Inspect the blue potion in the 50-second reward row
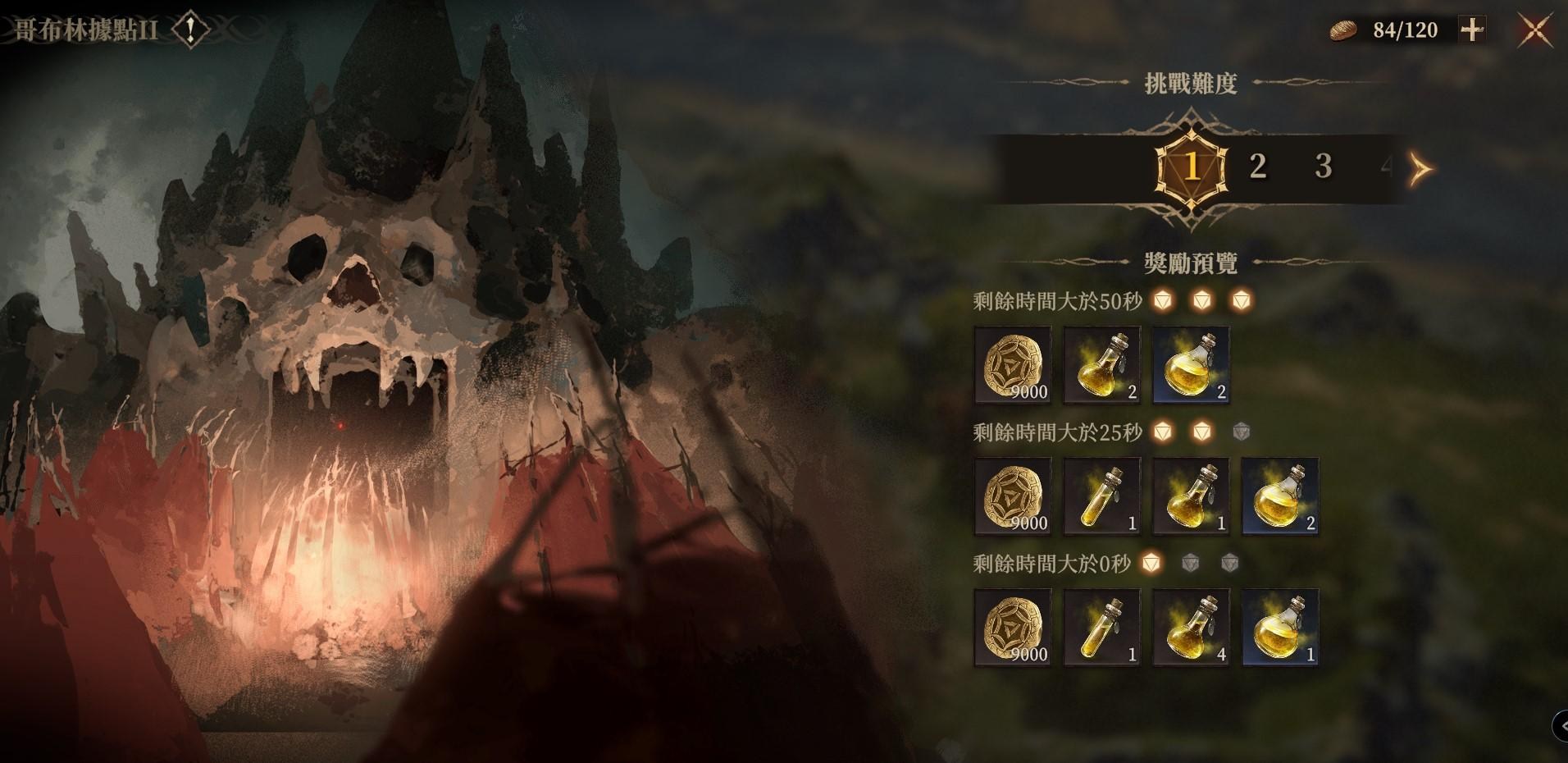 coord(1191,365)
